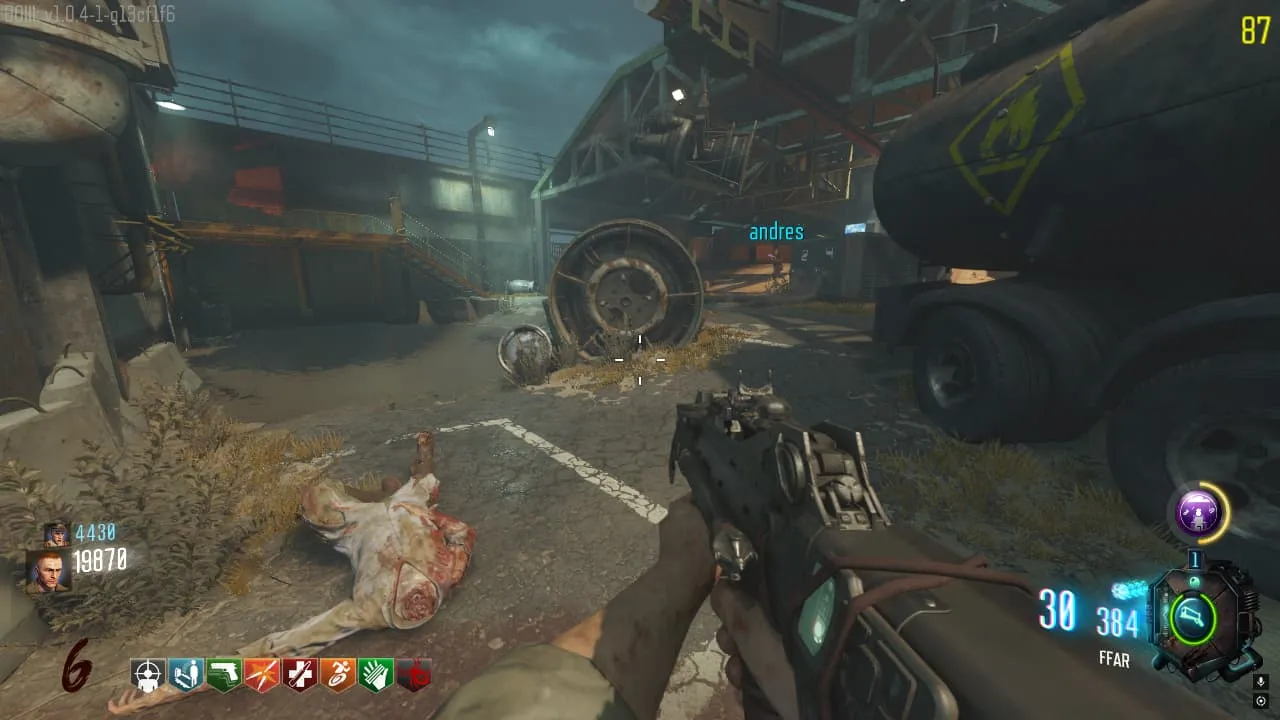Screen dimensions: 1280x720
Task: Click the green-ringed equipment icon
Action: point(1193,618)
